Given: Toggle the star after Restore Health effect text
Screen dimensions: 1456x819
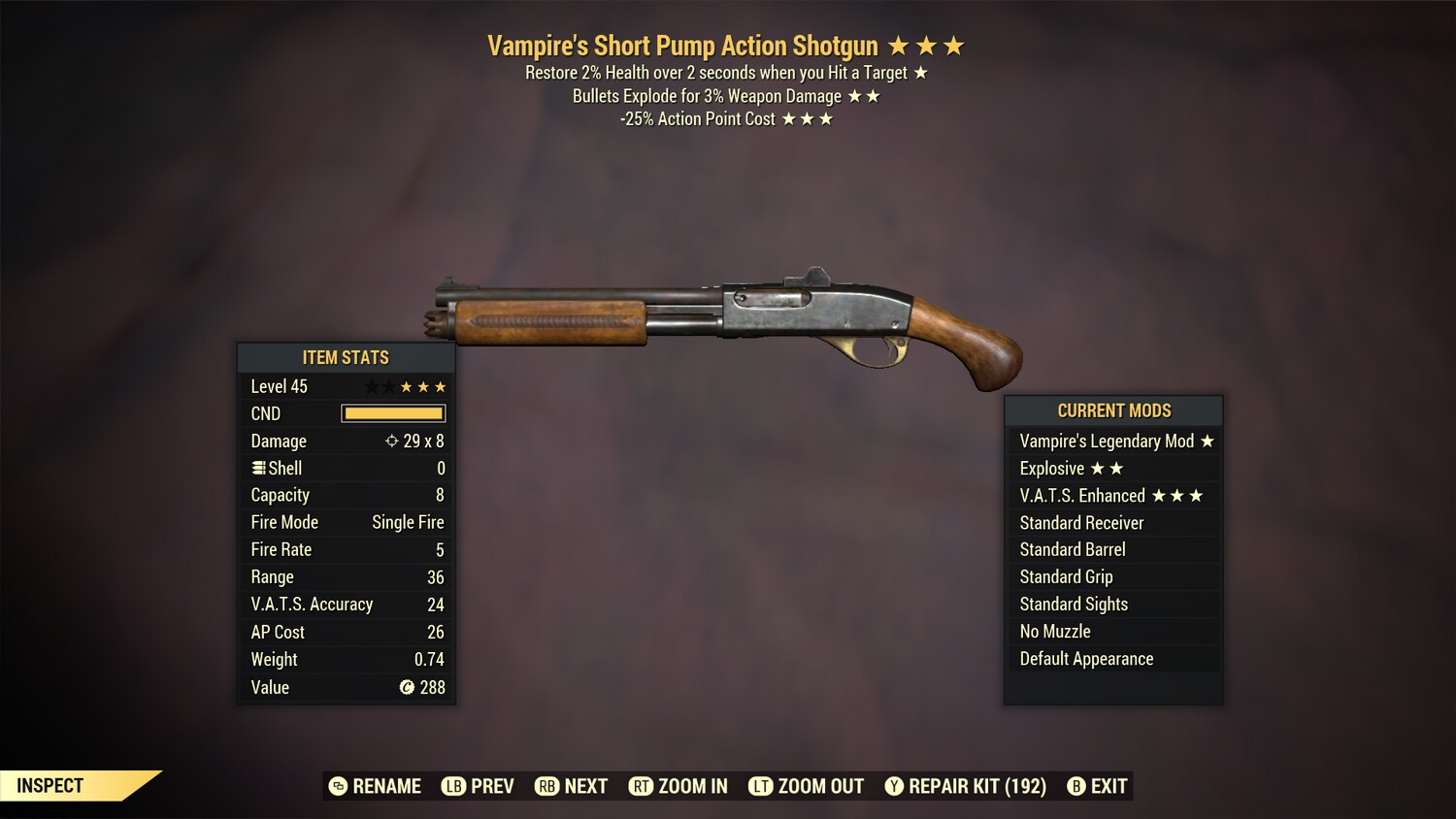Looking at the screenshot, I should [920, 71].
